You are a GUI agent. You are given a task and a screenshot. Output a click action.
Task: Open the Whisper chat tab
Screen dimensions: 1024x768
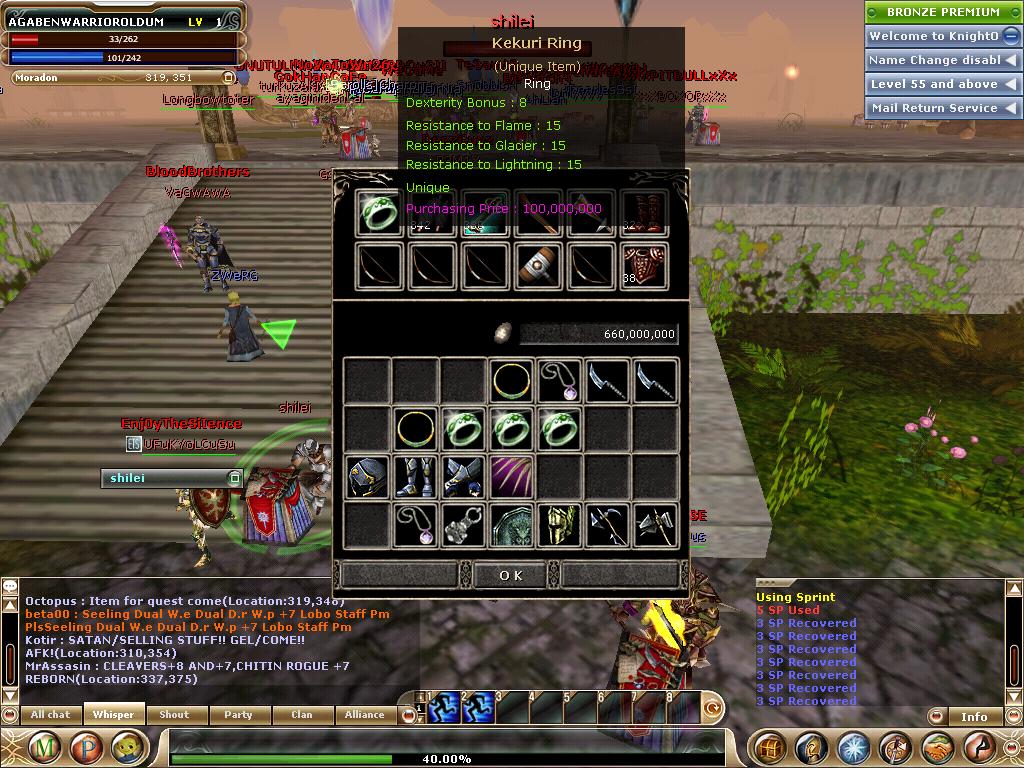pos(113,715)
